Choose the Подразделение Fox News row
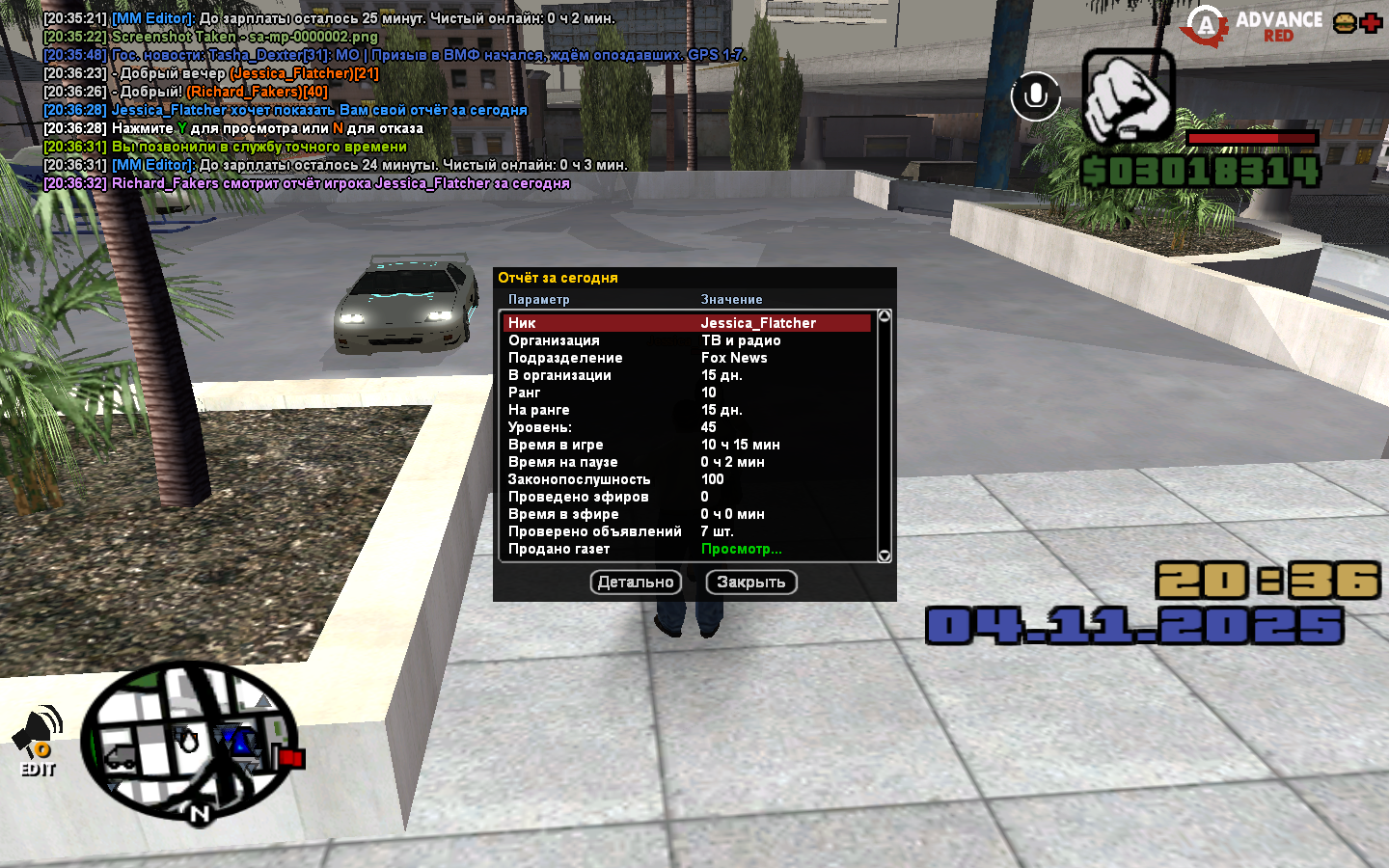The height and width of the screenshot is (868, 1389). [687, 358]
